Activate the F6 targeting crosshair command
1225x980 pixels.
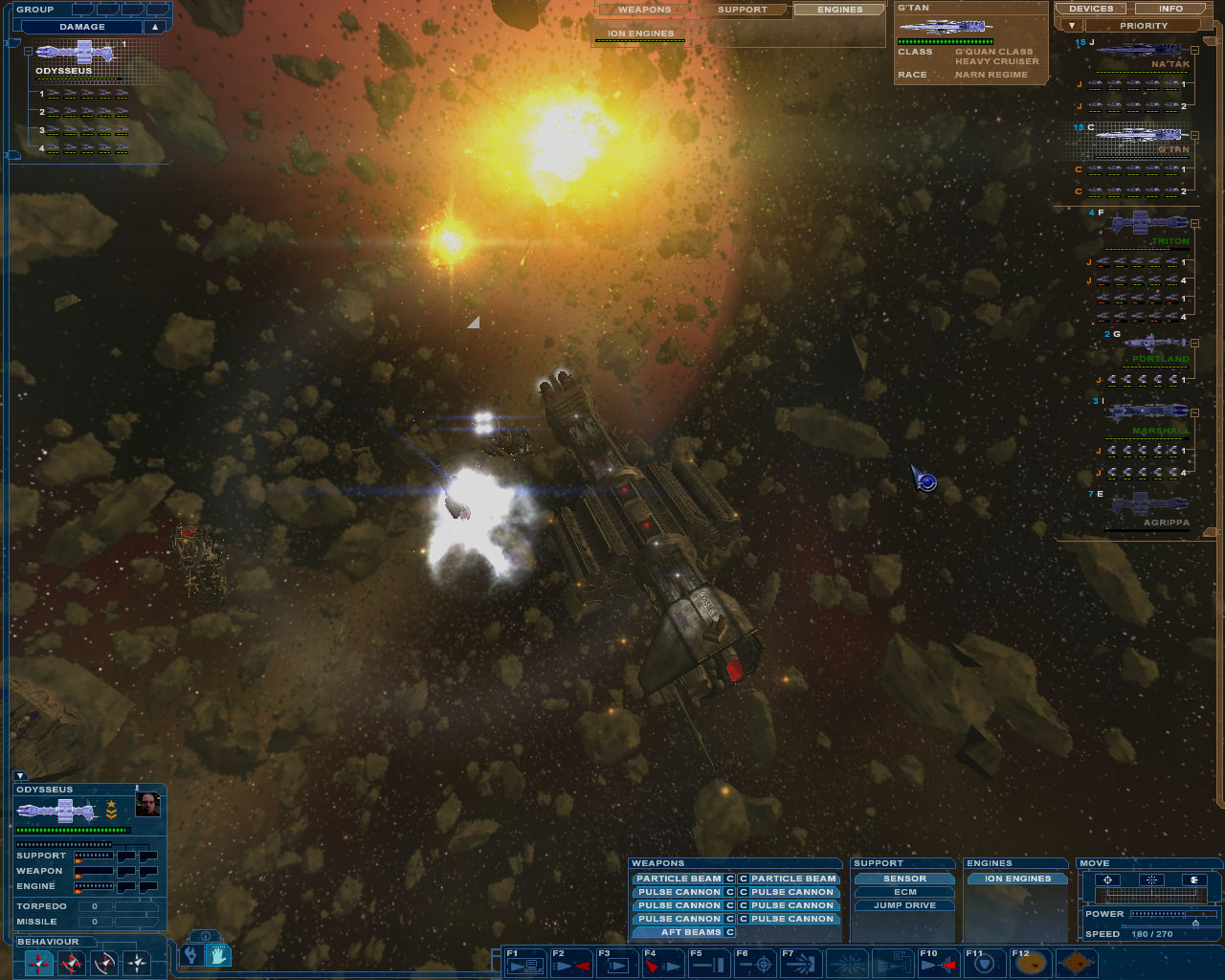click(x=758, y=964)
